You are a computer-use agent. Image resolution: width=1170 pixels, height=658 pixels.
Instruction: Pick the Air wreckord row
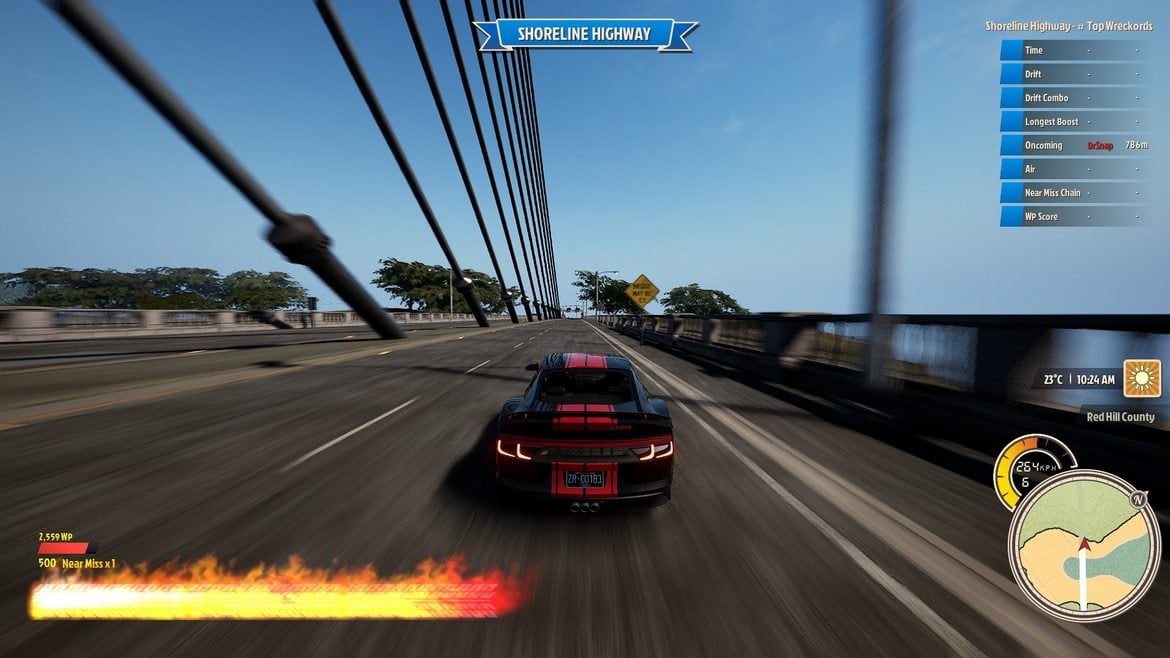coord(1075,169)
